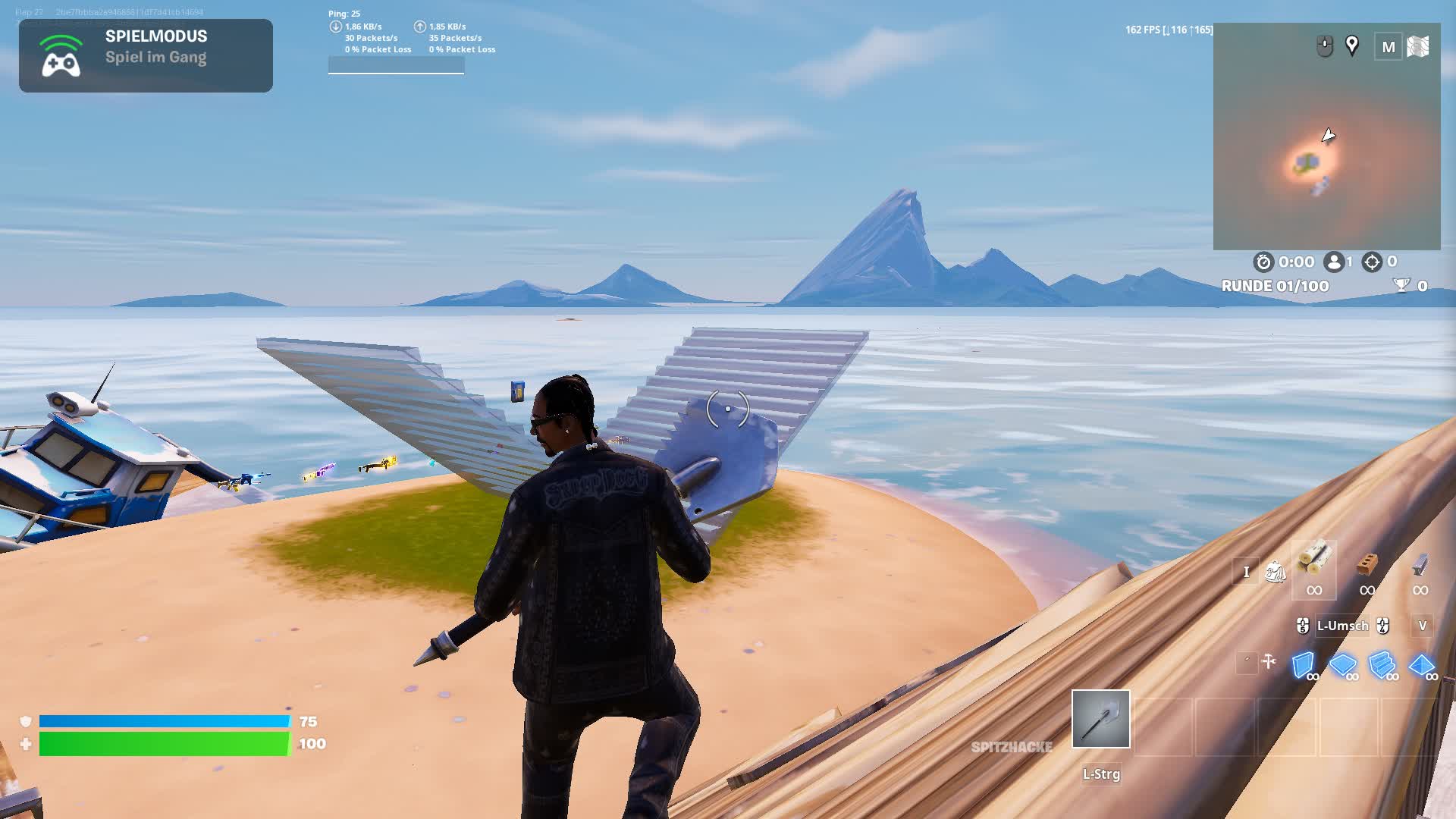Click the trophy score icon
The image size is (1456, 819).
[x=1401, y=284]
